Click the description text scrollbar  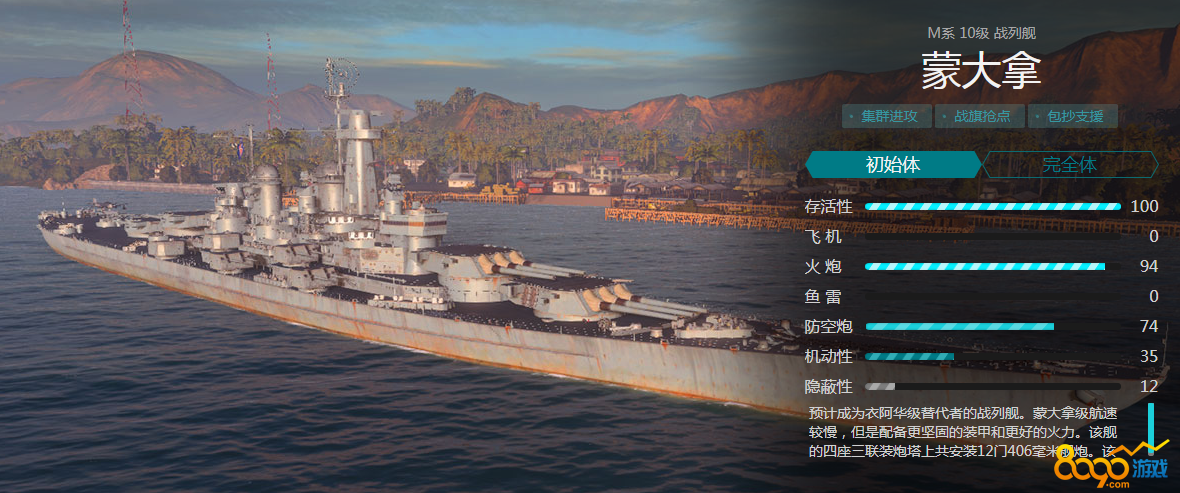click(1151, 428)
